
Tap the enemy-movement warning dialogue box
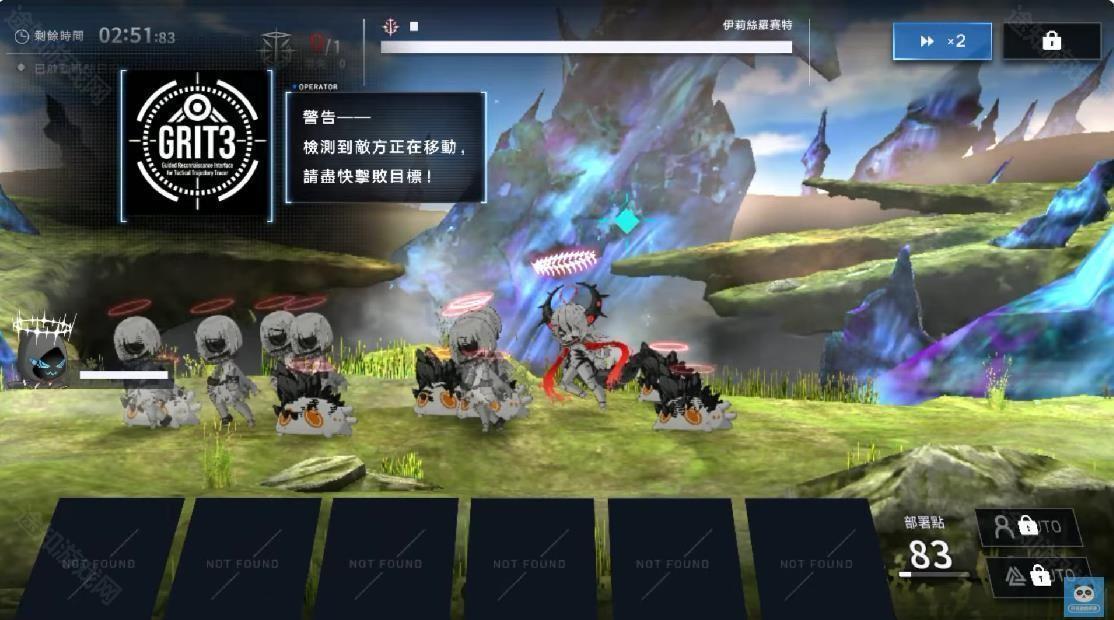tap(386, 147)
